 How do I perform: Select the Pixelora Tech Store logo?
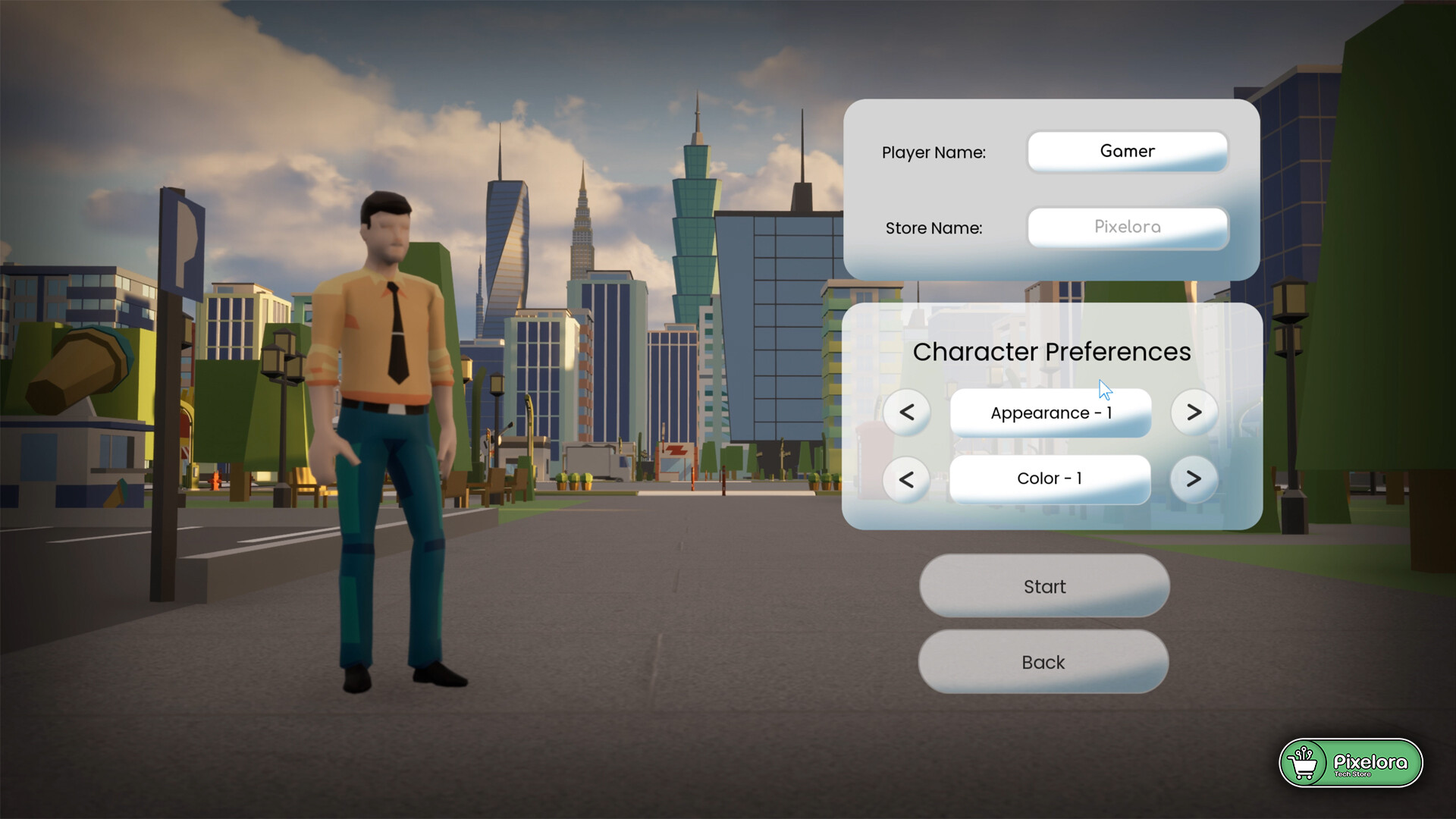coord(1351,764)
